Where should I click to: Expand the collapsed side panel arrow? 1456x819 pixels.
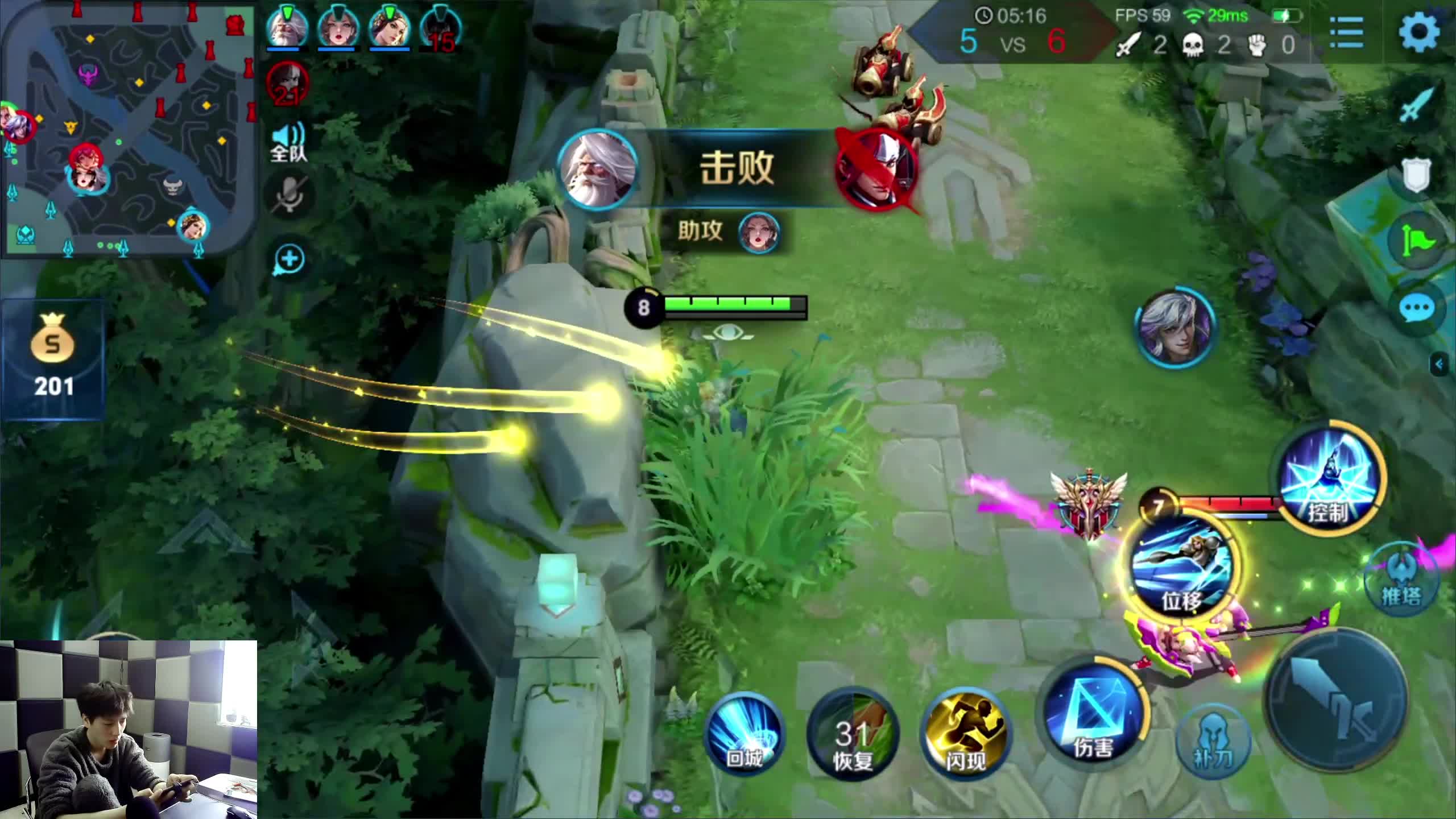(1440, 364)
